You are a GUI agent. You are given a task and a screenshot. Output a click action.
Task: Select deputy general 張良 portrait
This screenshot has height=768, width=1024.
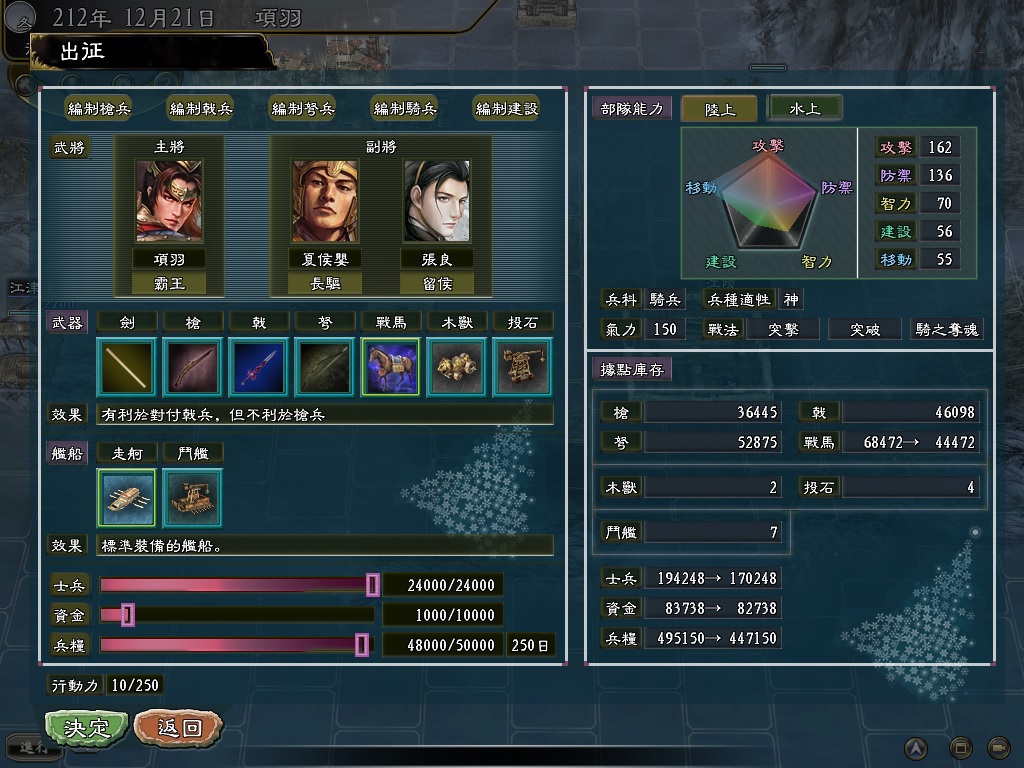point(437,202)
